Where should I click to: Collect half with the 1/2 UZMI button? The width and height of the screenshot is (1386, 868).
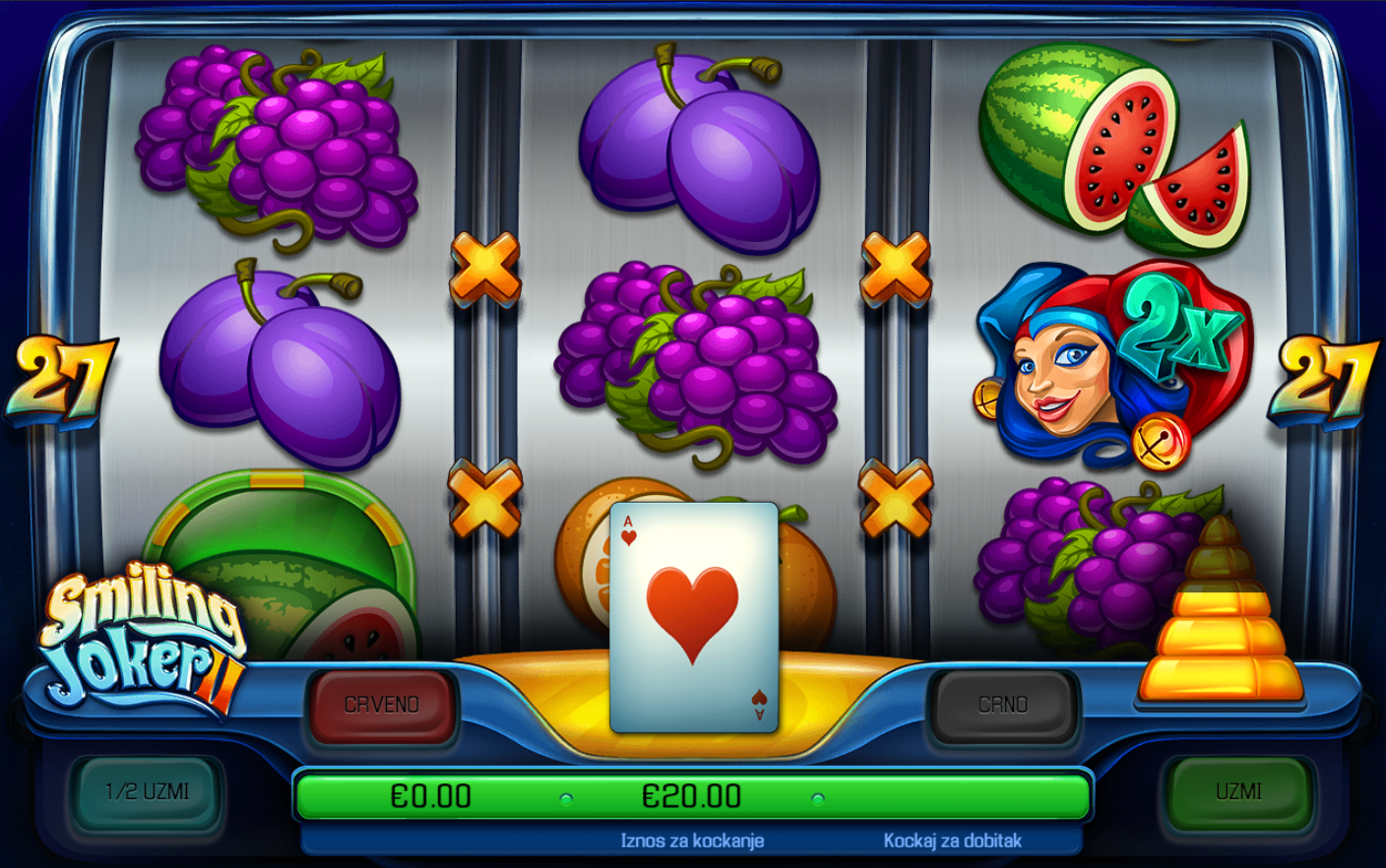coord(148,793)
